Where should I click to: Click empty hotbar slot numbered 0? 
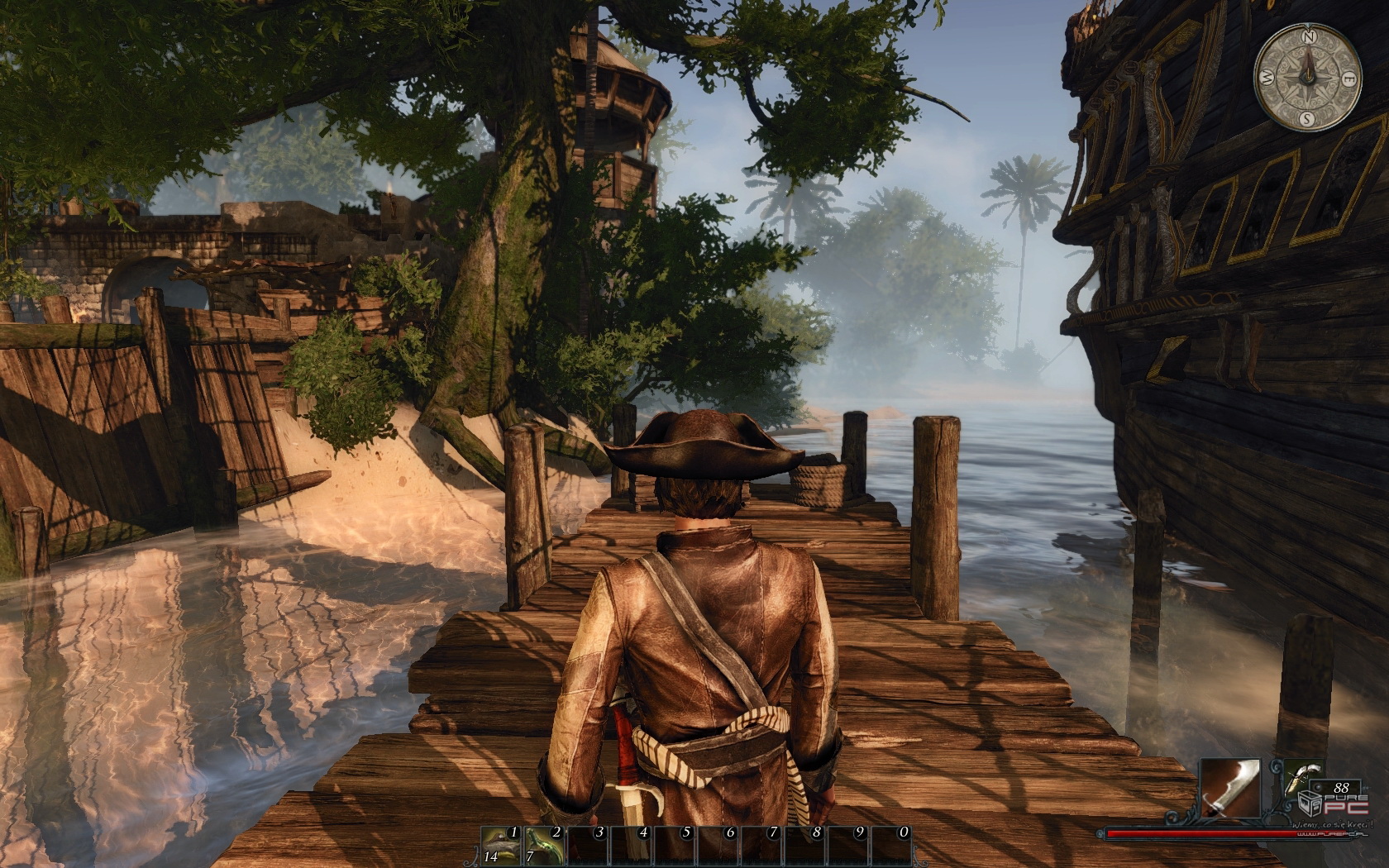pyautogui.click(x=891, y=845)
